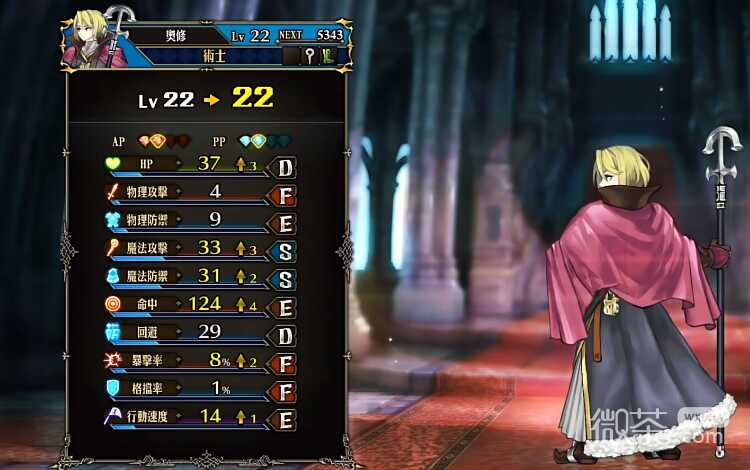Select the staff equipment icon
The height and width of the screenshot is (470, 750).
tap(310, 56)
